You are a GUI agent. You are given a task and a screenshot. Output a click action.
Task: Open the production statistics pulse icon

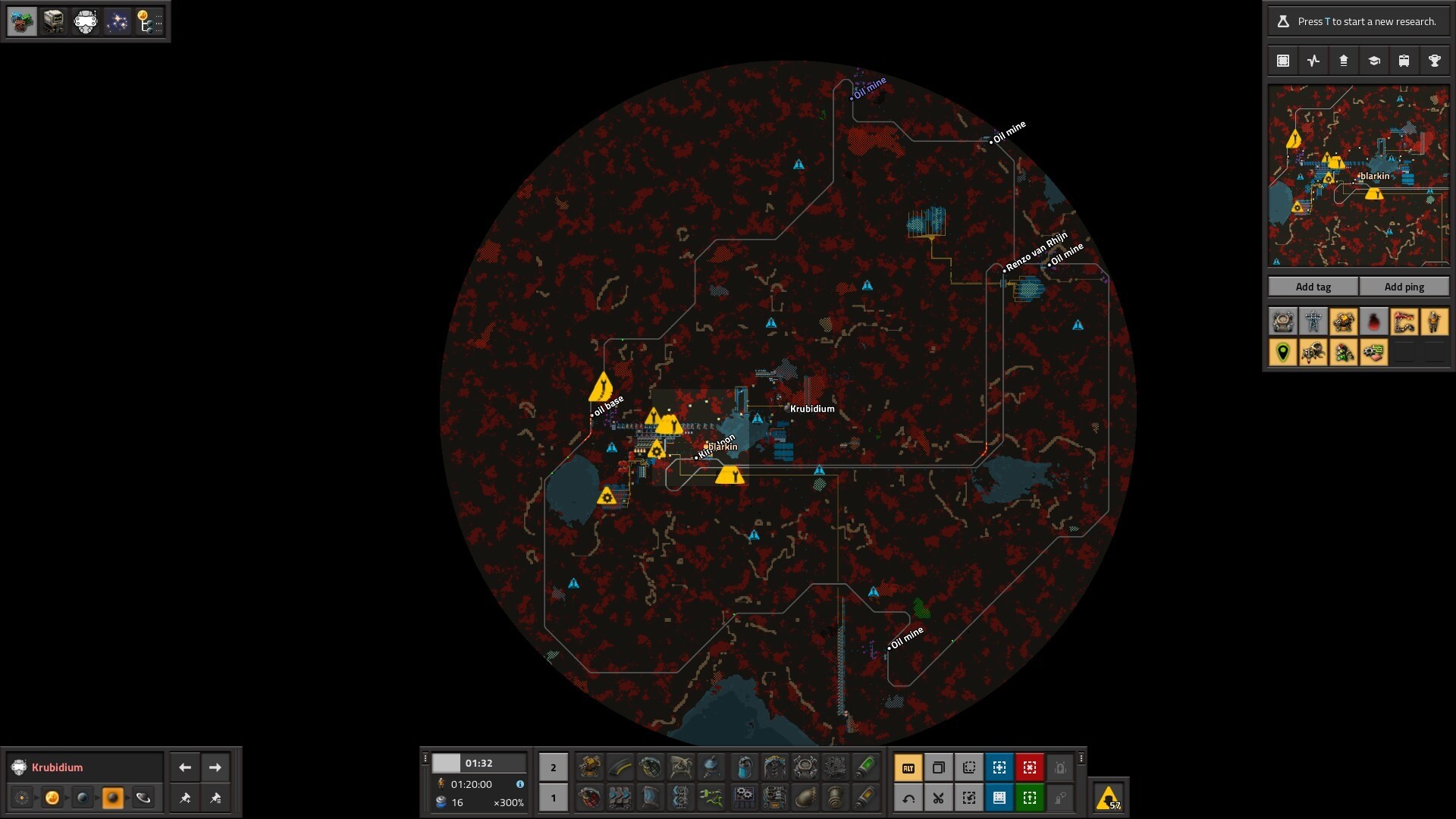1313,61
